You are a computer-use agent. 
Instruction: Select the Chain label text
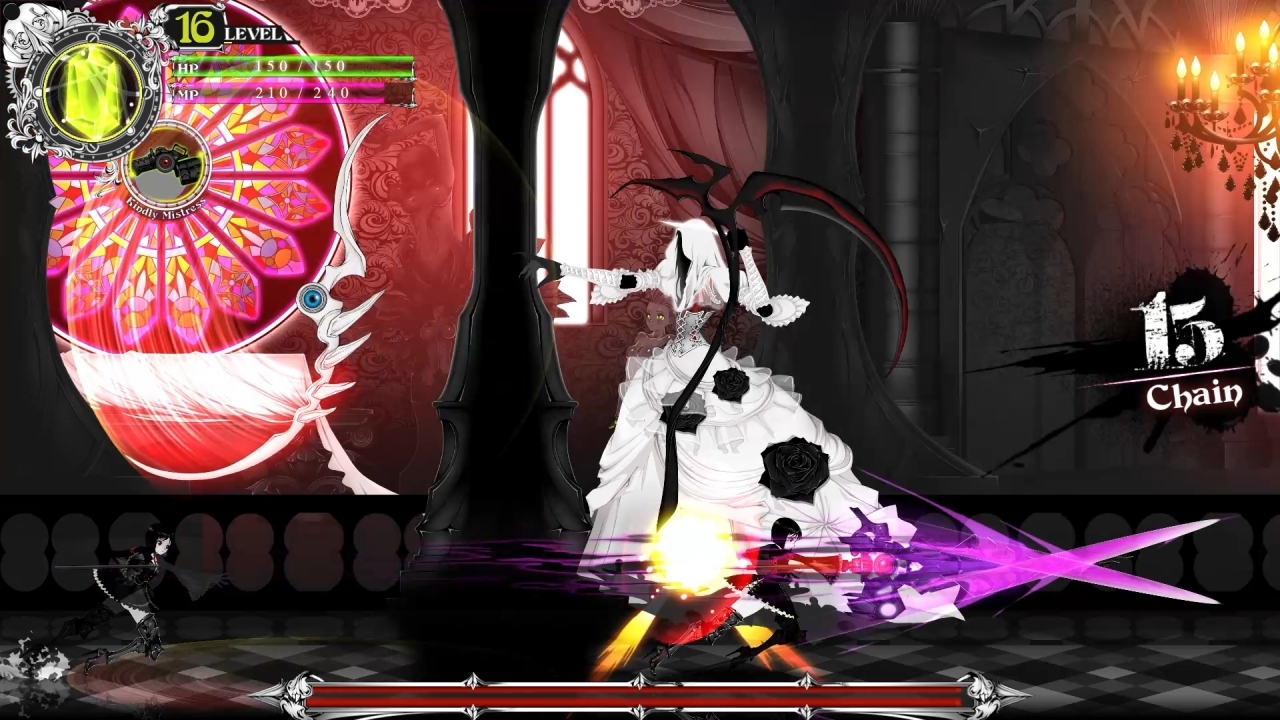[1197, 392]
